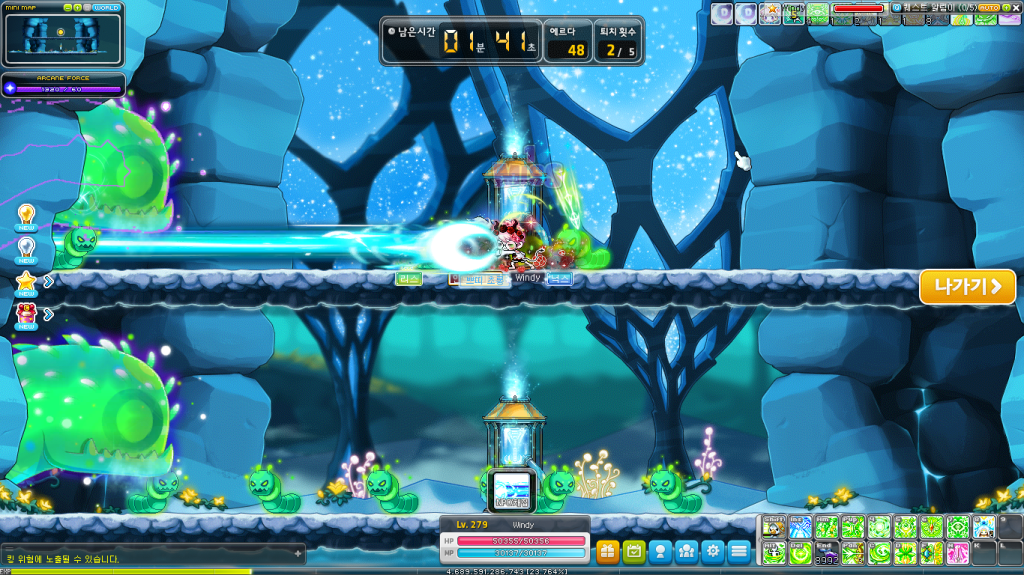Viewport: 1024px width, 575px height.
Task: Click the orange 나가기 exit button
Action: coord(967,287)
